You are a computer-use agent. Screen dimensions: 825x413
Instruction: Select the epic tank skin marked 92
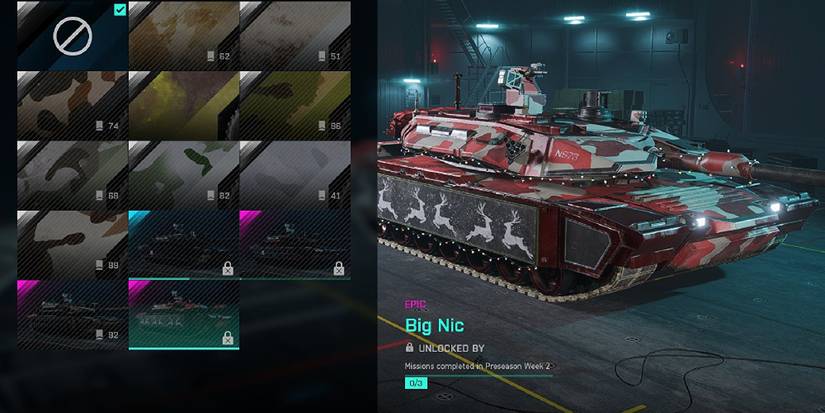coord(72,313)
